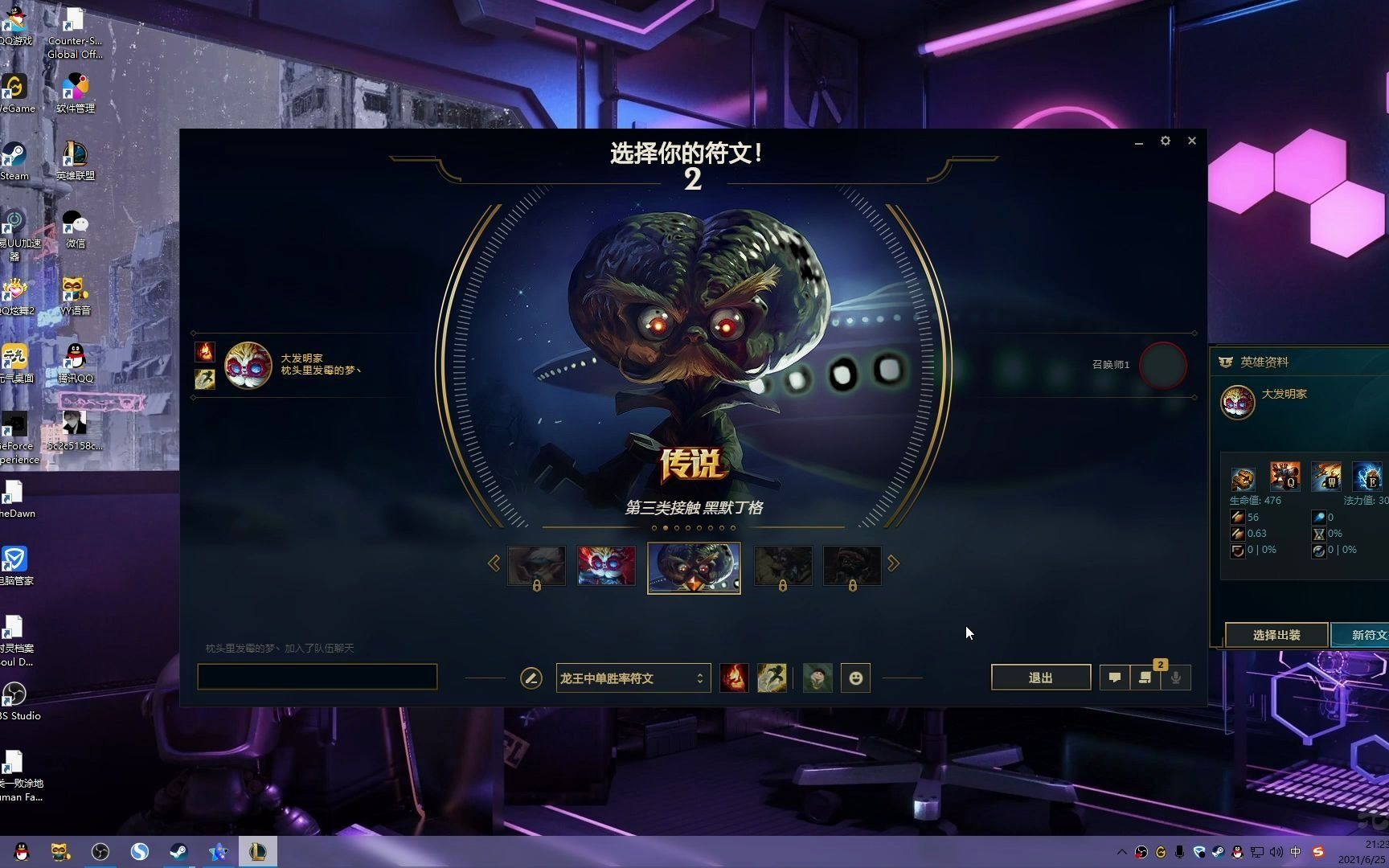View Heimerdinger's Q turret ability icon
The image size is (1389, 868).
(x=1286, y=476)
